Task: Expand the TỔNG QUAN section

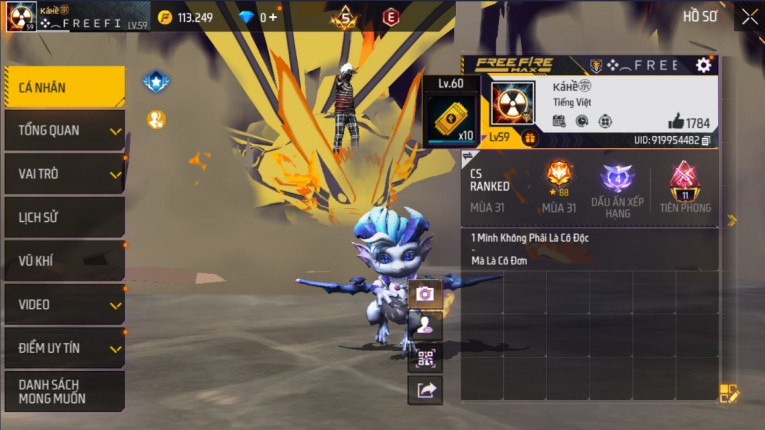Action: click(x=64, y=130)
